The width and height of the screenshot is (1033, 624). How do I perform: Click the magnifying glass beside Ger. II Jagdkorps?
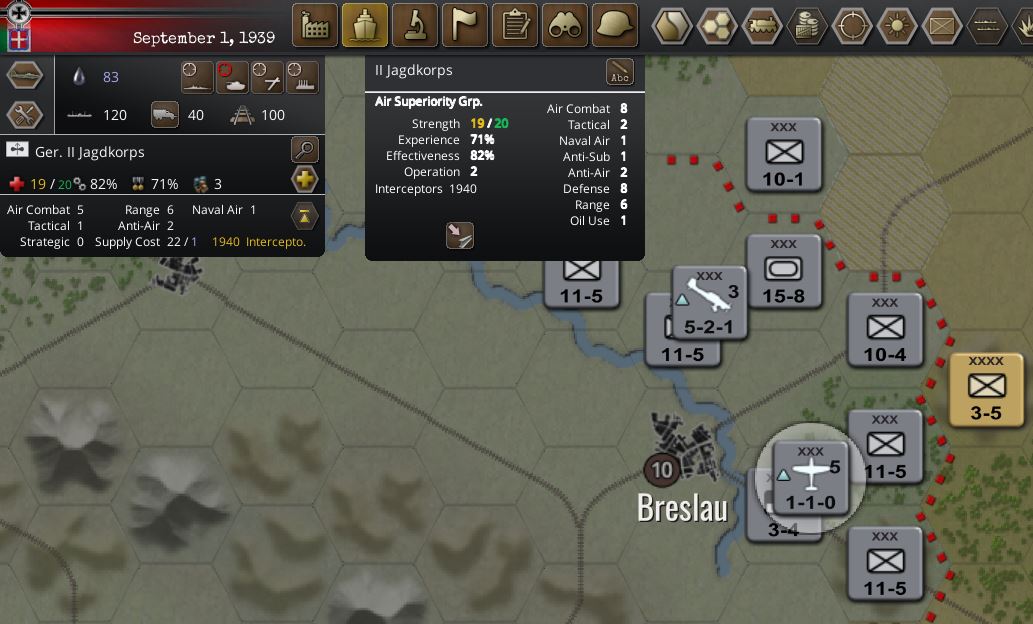[x=304, y=151]
